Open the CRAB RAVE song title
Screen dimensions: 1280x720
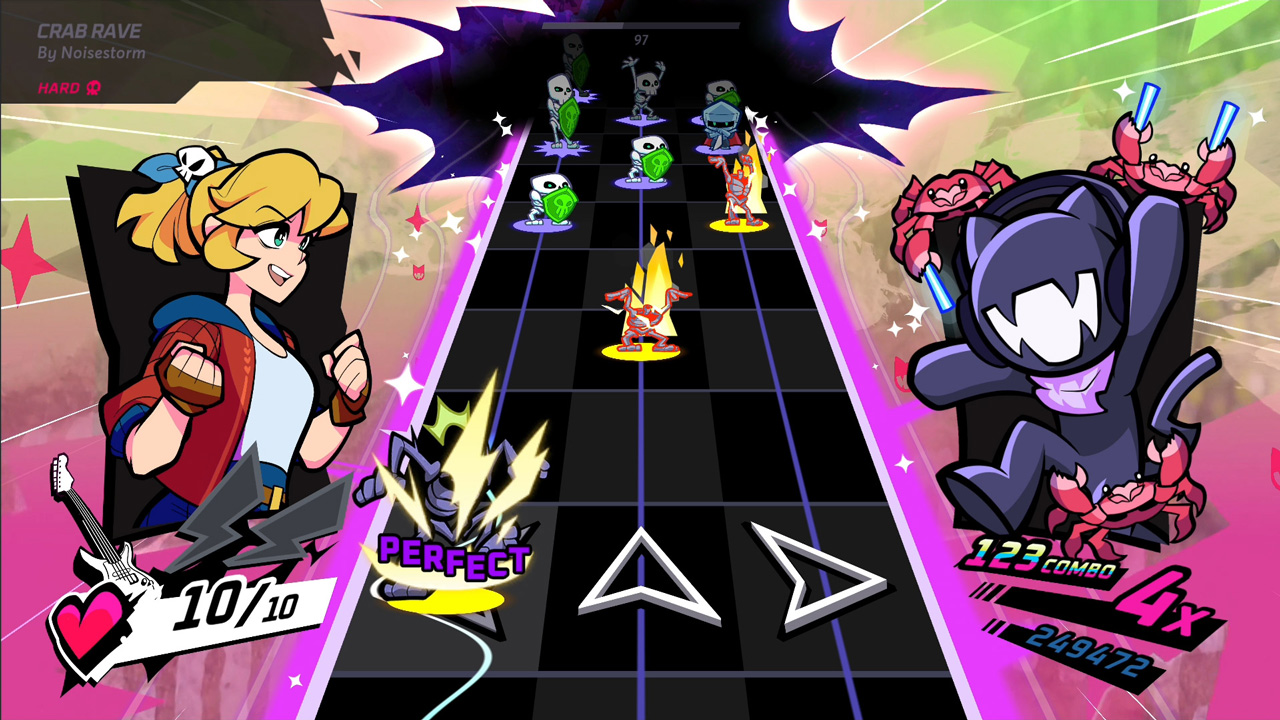(x=88, y=31)
